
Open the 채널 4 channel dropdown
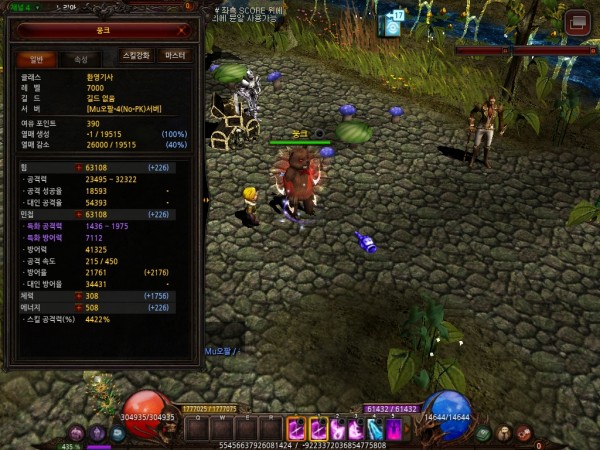tap(20, 6)
